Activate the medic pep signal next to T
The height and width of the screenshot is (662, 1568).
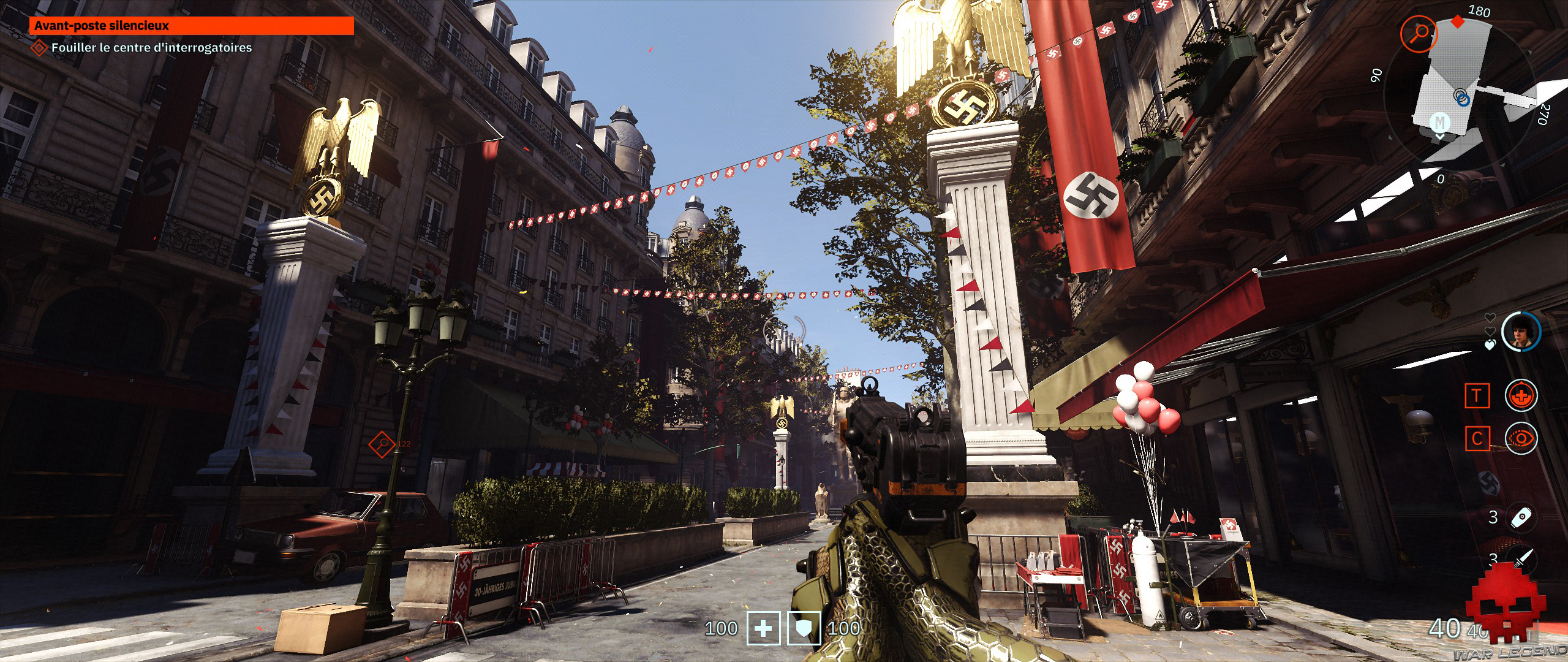pyautogui.click(x=1521, y=395)
